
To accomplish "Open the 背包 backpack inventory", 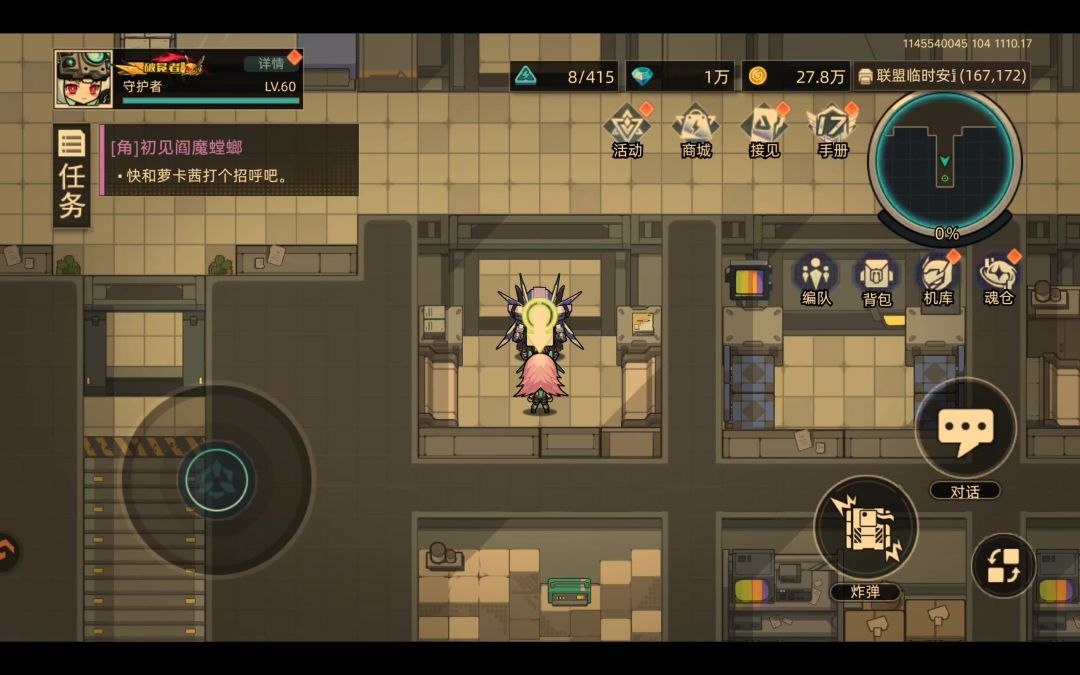I will pos(877,280).
